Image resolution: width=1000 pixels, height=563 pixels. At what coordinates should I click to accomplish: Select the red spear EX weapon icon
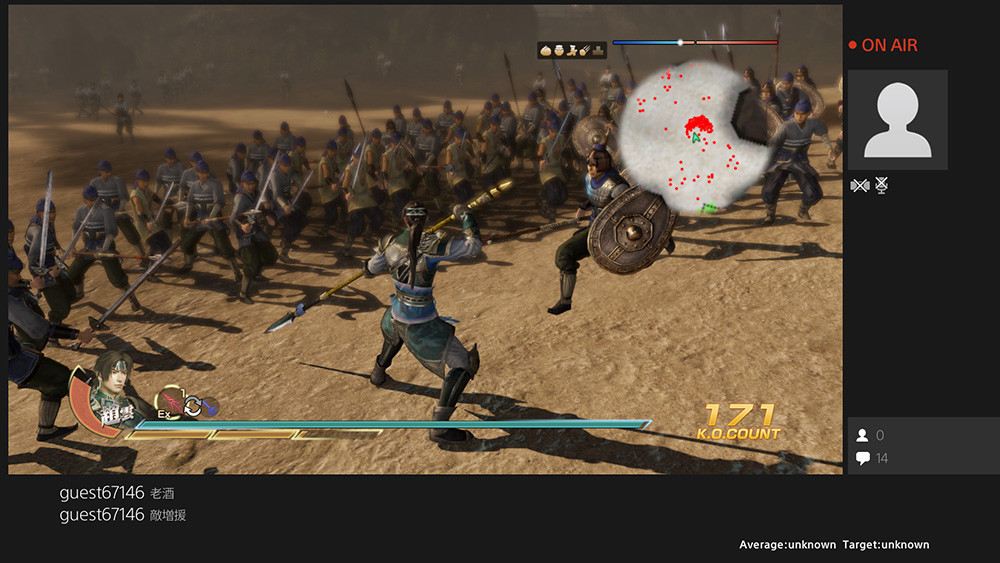click(168, 400)
